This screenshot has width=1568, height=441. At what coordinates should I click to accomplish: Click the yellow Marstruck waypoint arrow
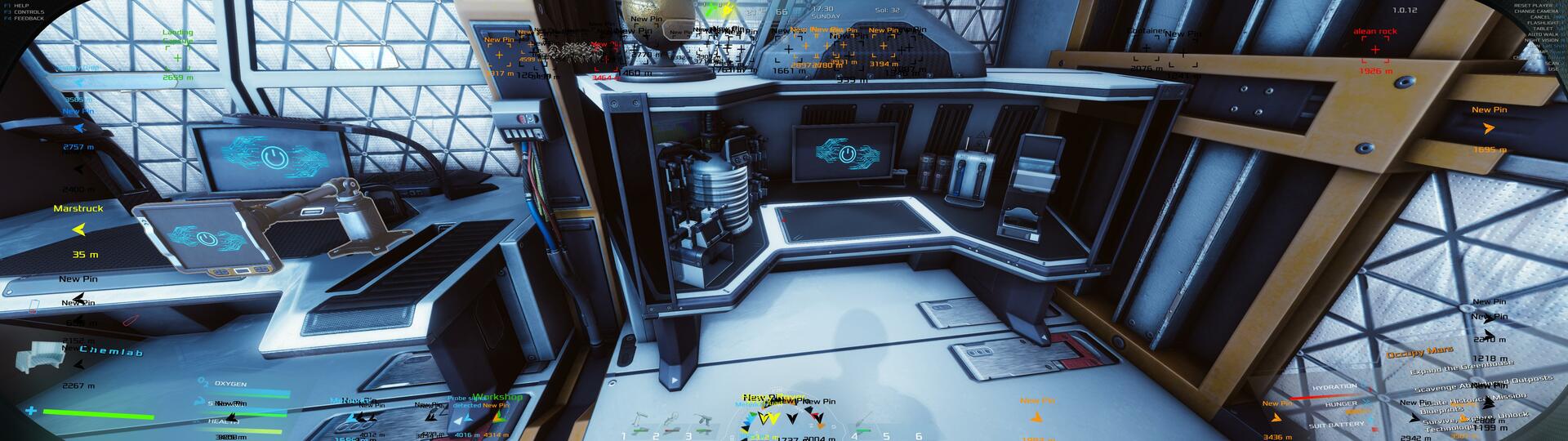78,231
